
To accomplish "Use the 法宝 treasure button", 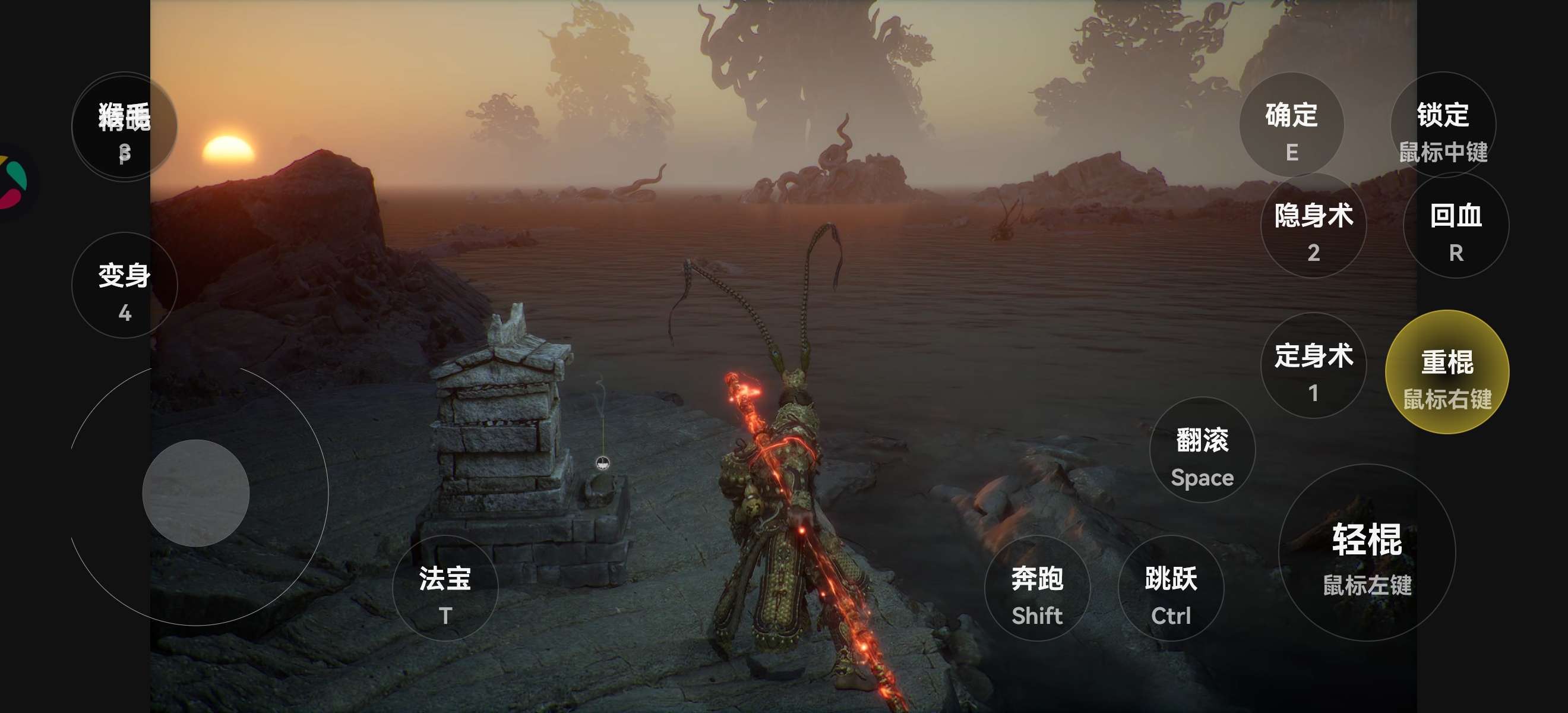I will tap(445, 588).
